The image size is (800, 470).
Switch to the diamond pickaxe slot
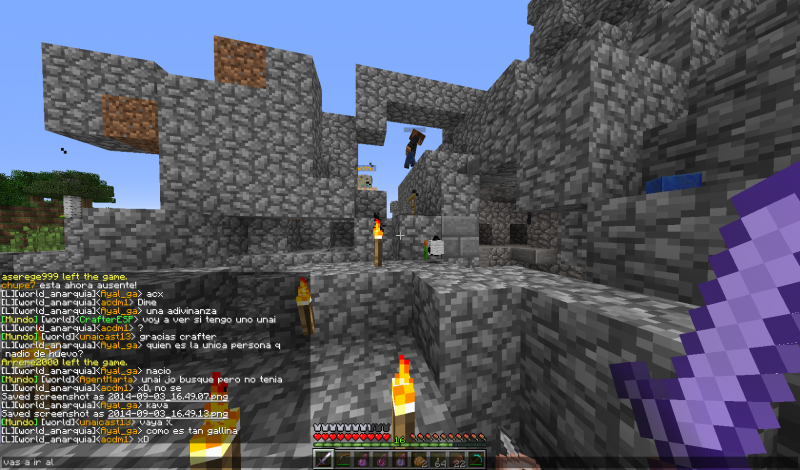pos(479,460)
